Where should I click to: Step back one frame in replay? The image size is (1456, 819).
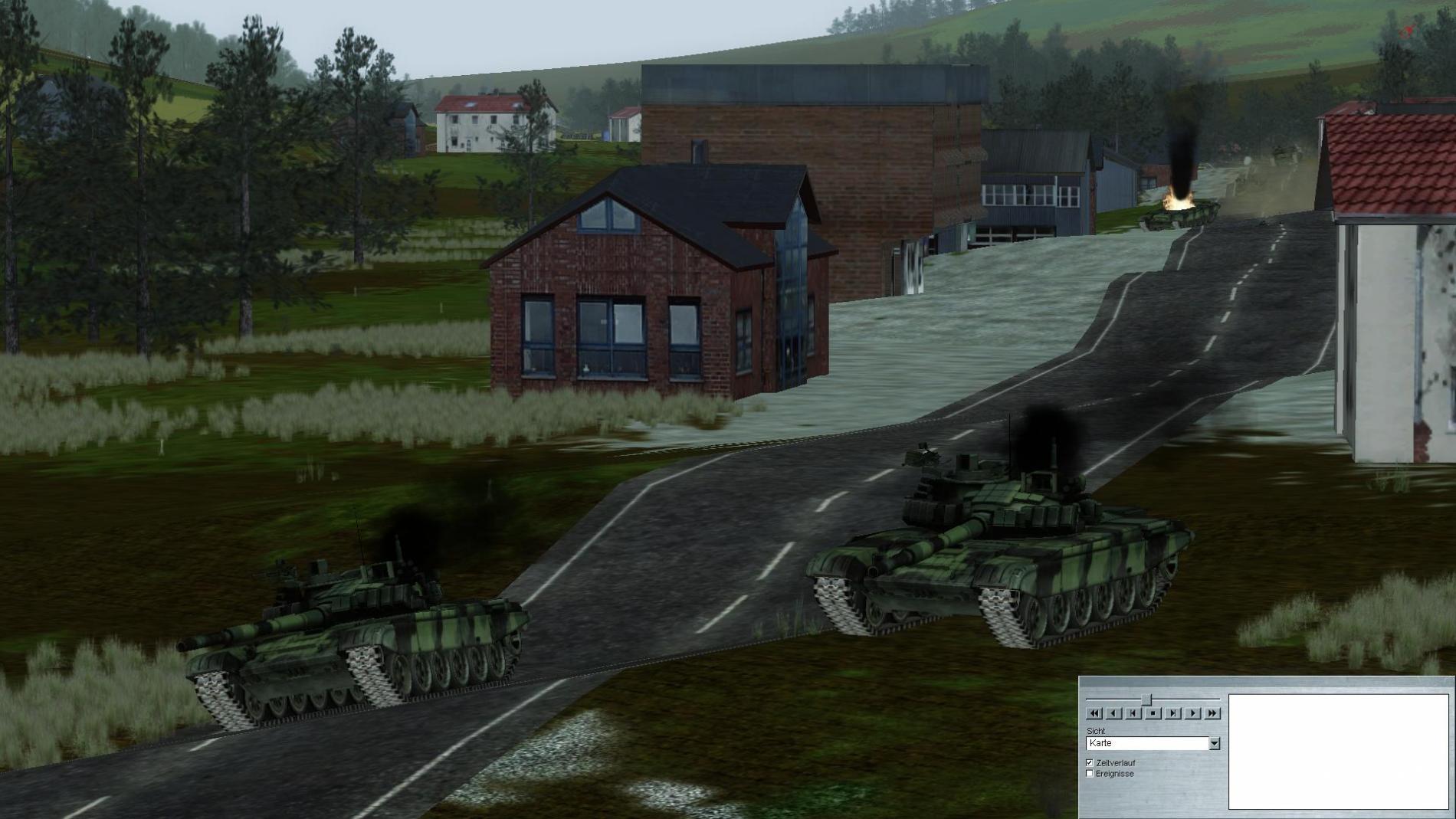tap(1133, 713)
